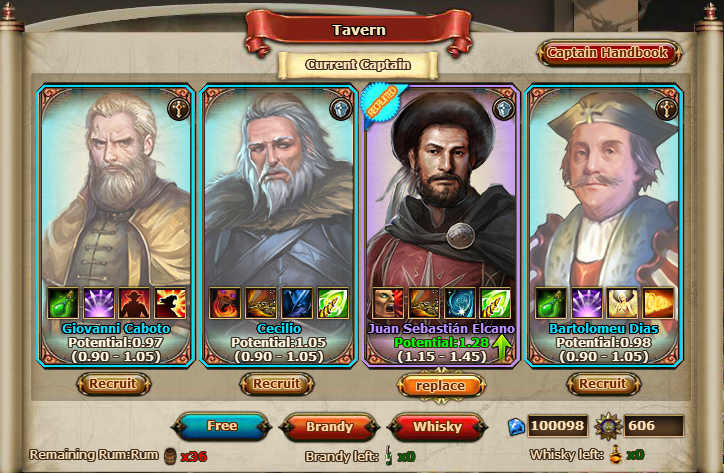Select Cecilio's portrait card
Image resolution: width=724 pixels, height=473 pixels.
point(277,190)
